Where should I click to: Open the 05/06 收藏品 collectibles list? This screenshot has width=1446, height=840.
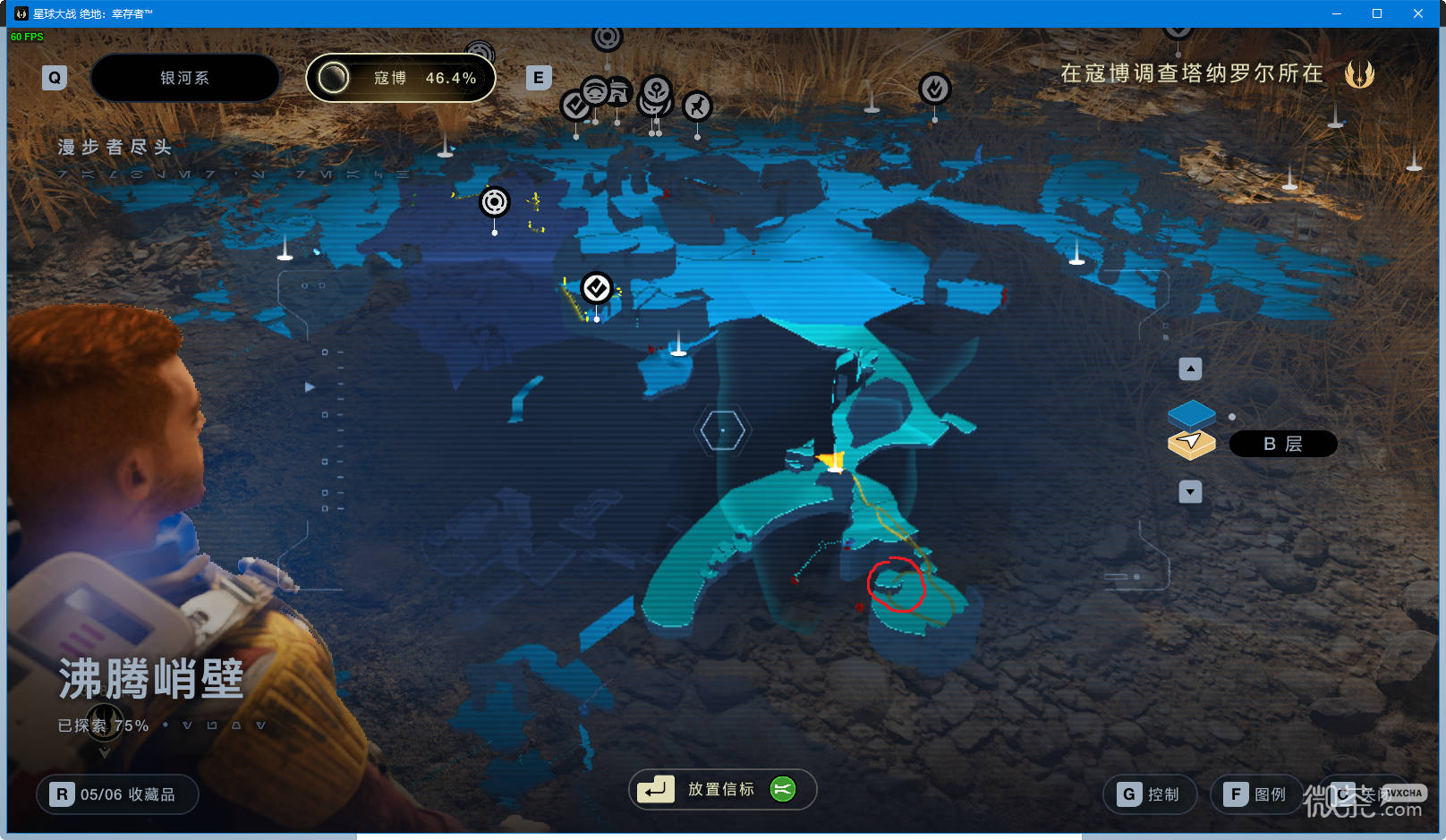(117, 794)
